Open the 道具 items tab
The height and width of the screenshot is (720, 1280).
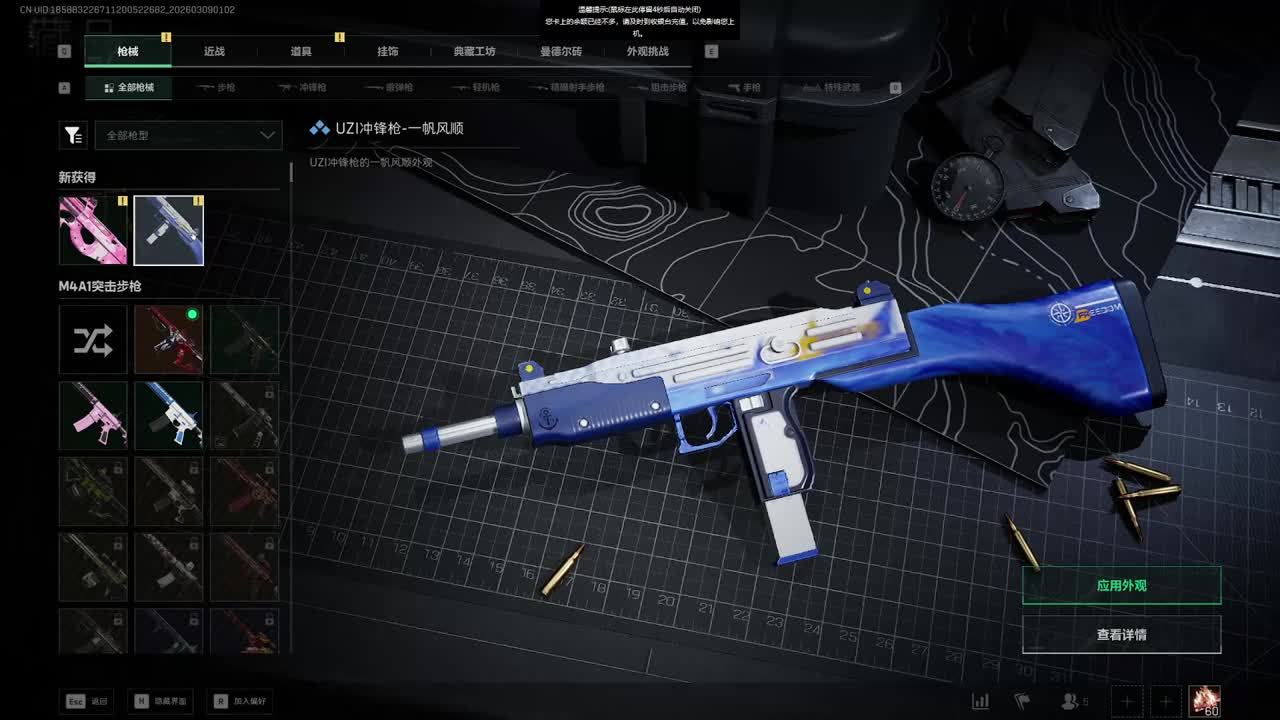[x=301, y=51]
